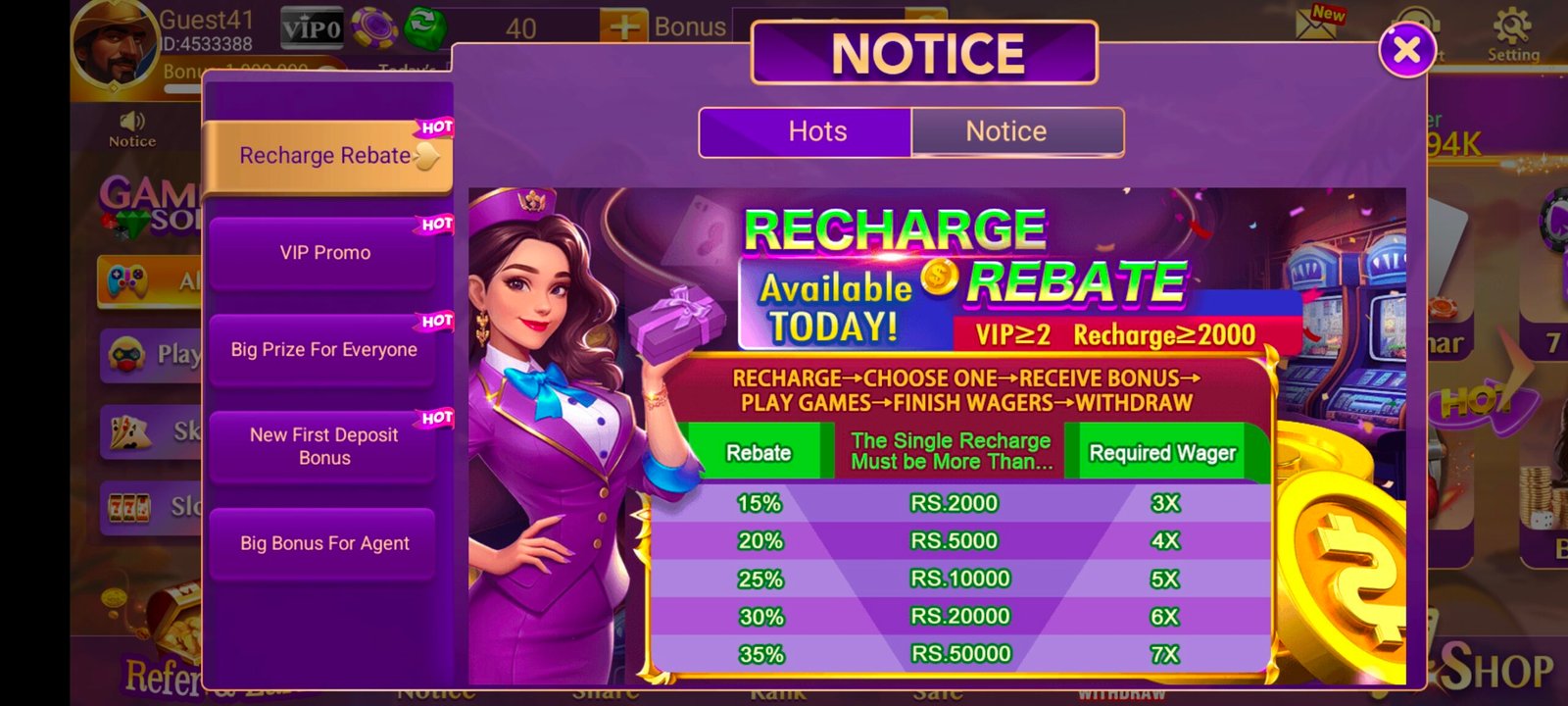Select the Recharge Rebate menu item

[x=324, y=155]
